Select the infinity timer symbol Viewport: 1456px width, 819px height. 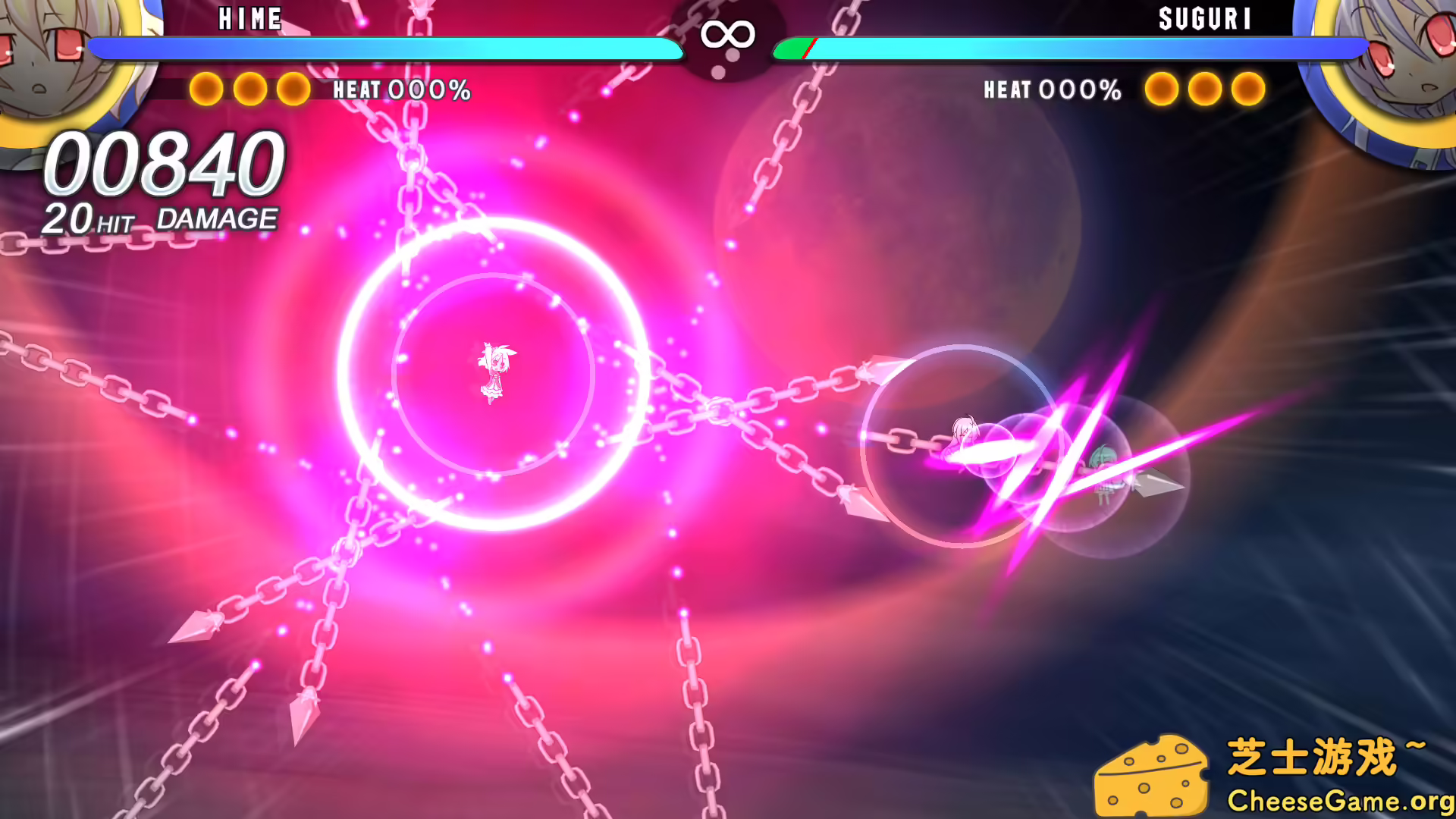tap(726, 34)
